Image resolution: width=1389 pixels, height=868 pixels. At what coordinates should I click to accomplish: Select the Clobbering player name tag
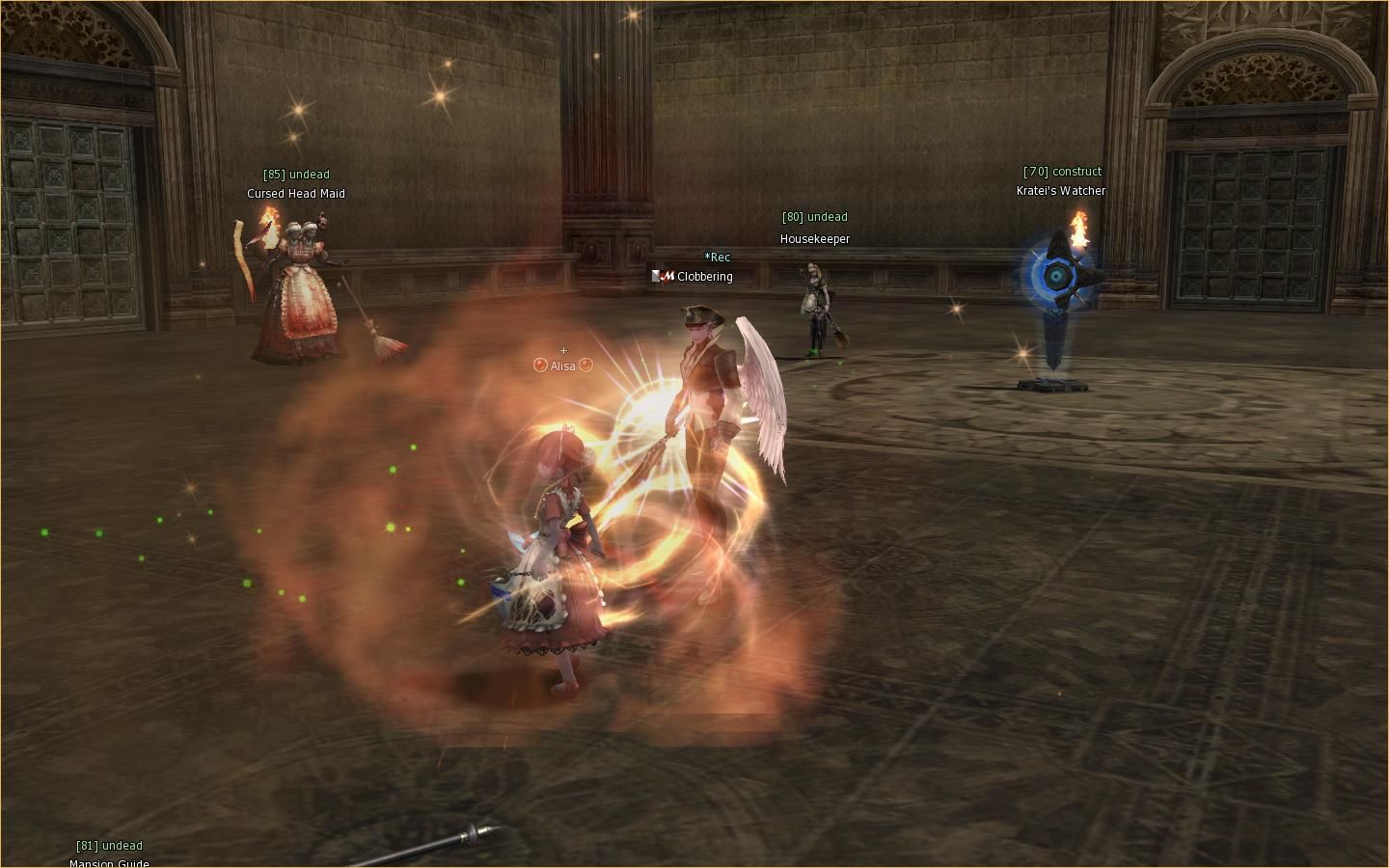(x=704, y=277)
